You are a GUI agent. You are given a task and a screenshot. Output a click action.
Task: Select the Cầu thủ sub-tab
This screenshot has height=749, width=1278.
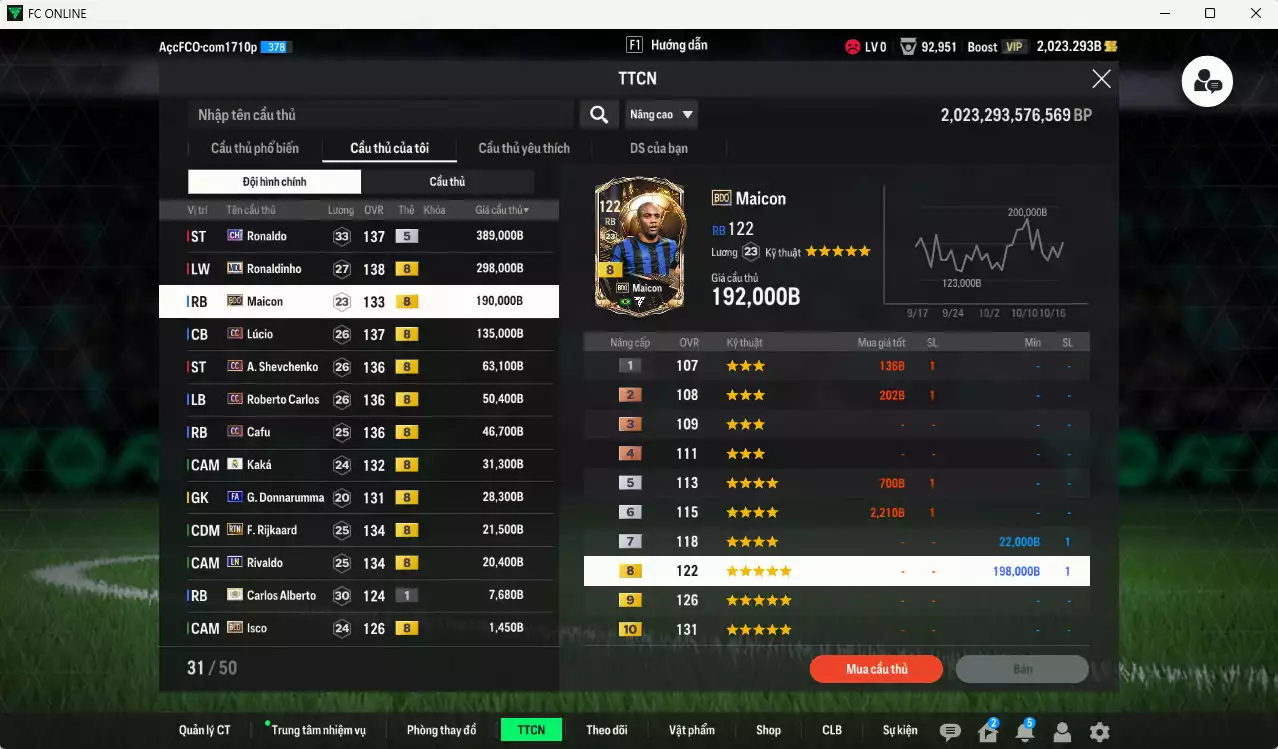tap(447, 181)
